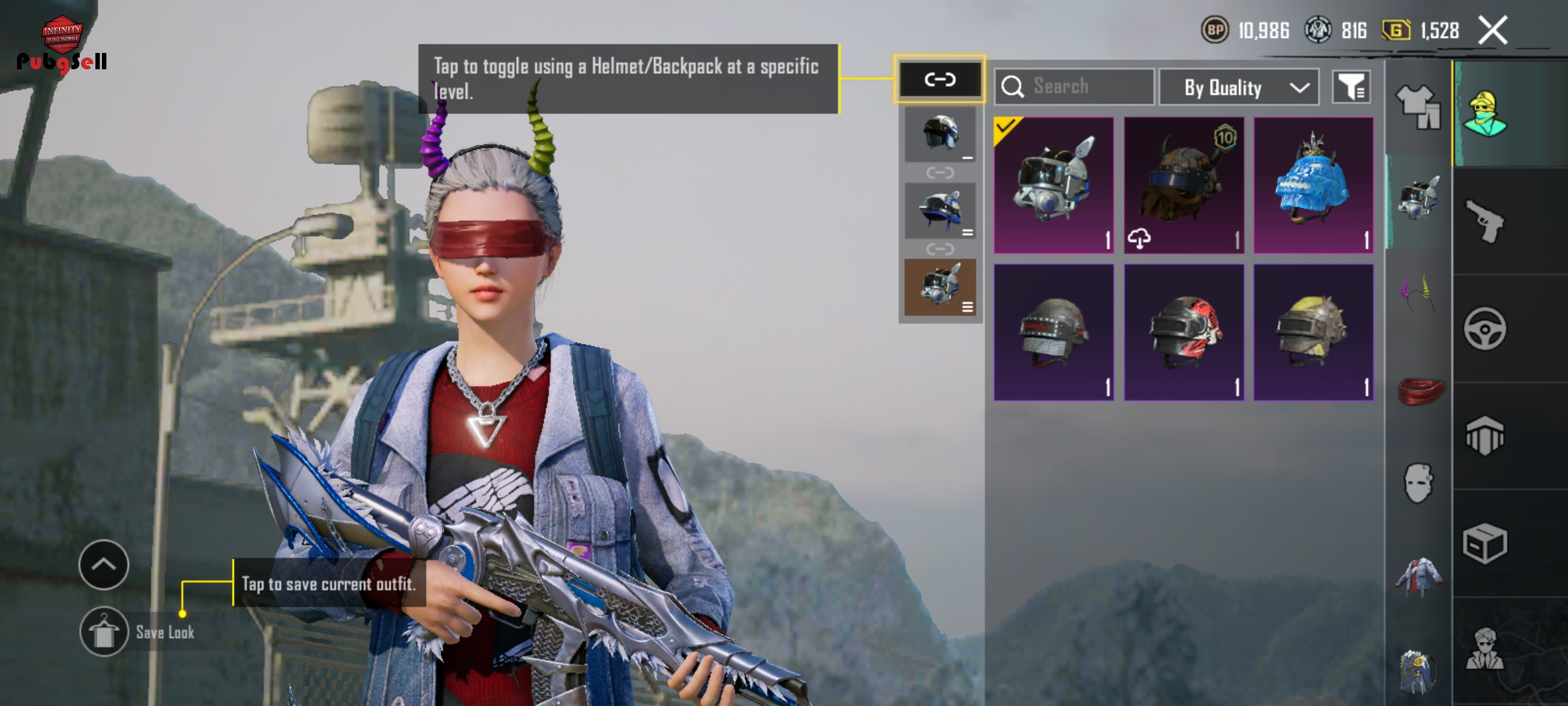Open the clothing outfit category
Screen dimensions: 1568x706
pyautogui.click(x=1418, y=106)
